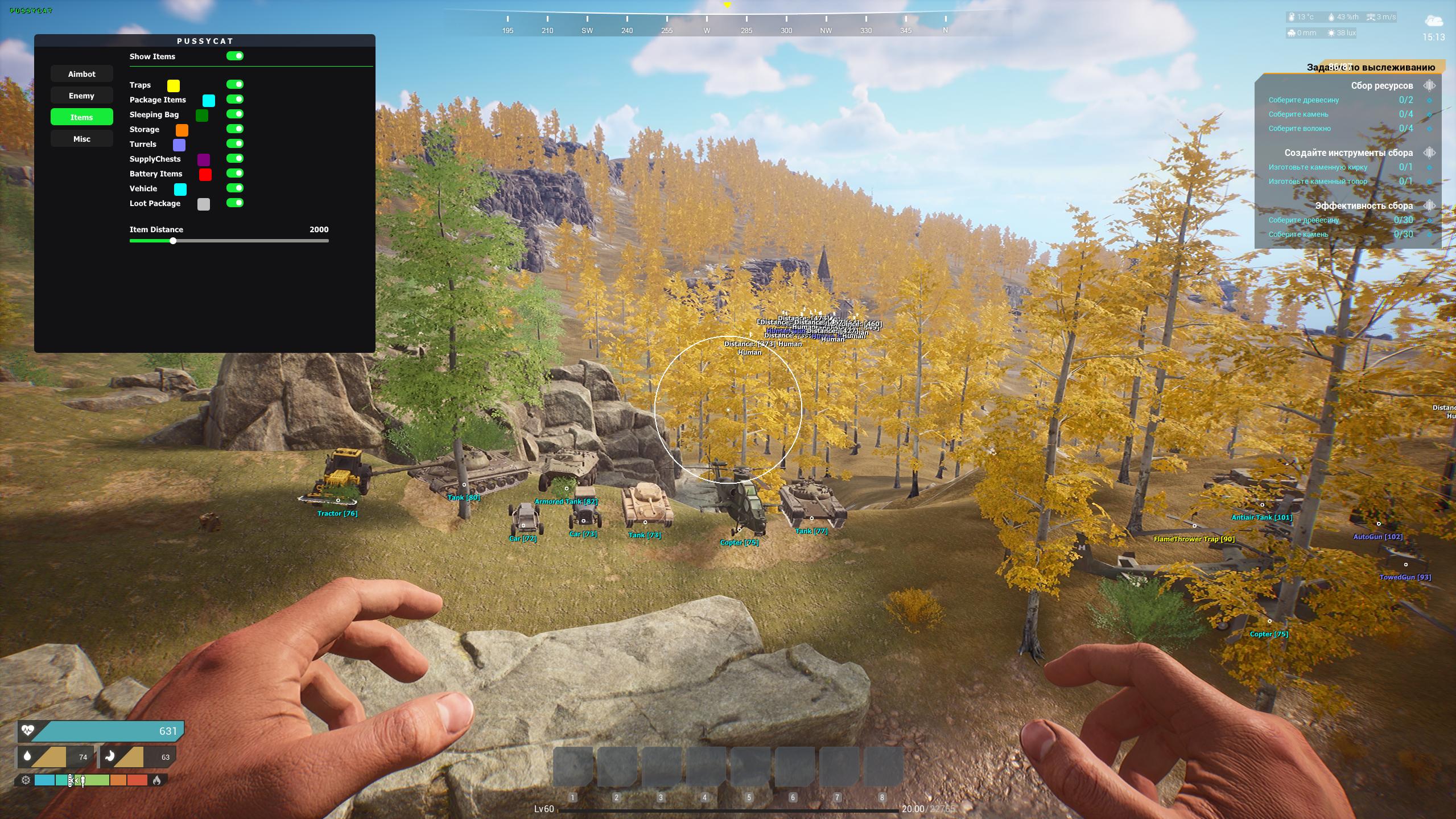Turn off Package Items display
The image size is (1456, 819).
(x=235, y=99)
